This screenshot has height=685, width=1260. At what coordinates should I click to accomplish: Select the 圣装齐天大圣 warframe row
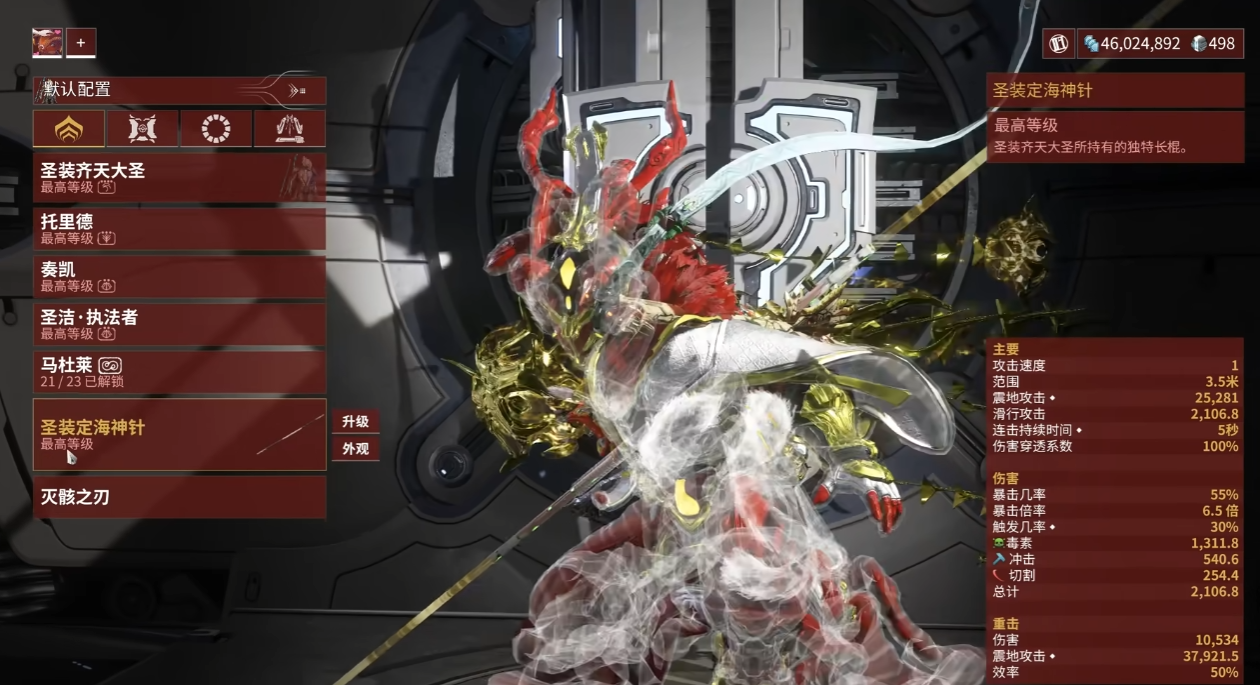tap(179, 177)
